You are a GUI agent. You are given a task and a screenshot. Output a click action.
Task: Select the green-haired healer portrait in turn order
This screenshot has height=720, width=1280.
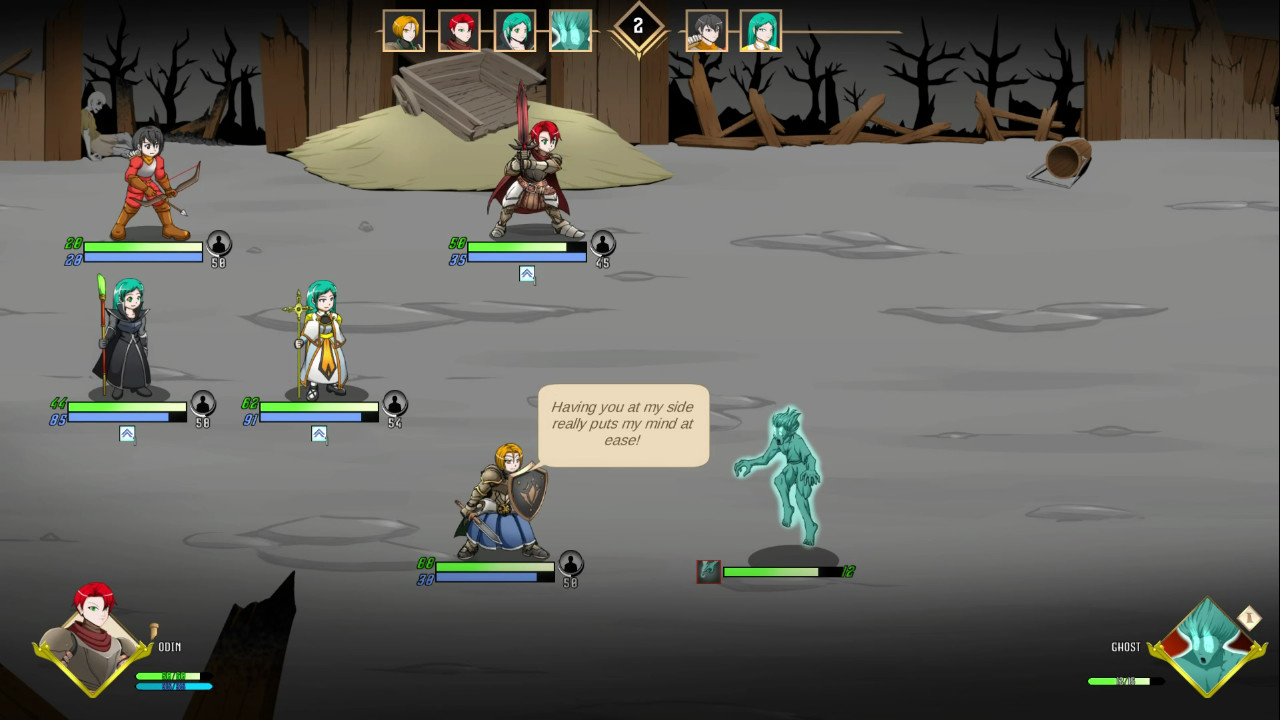(761, 30)
